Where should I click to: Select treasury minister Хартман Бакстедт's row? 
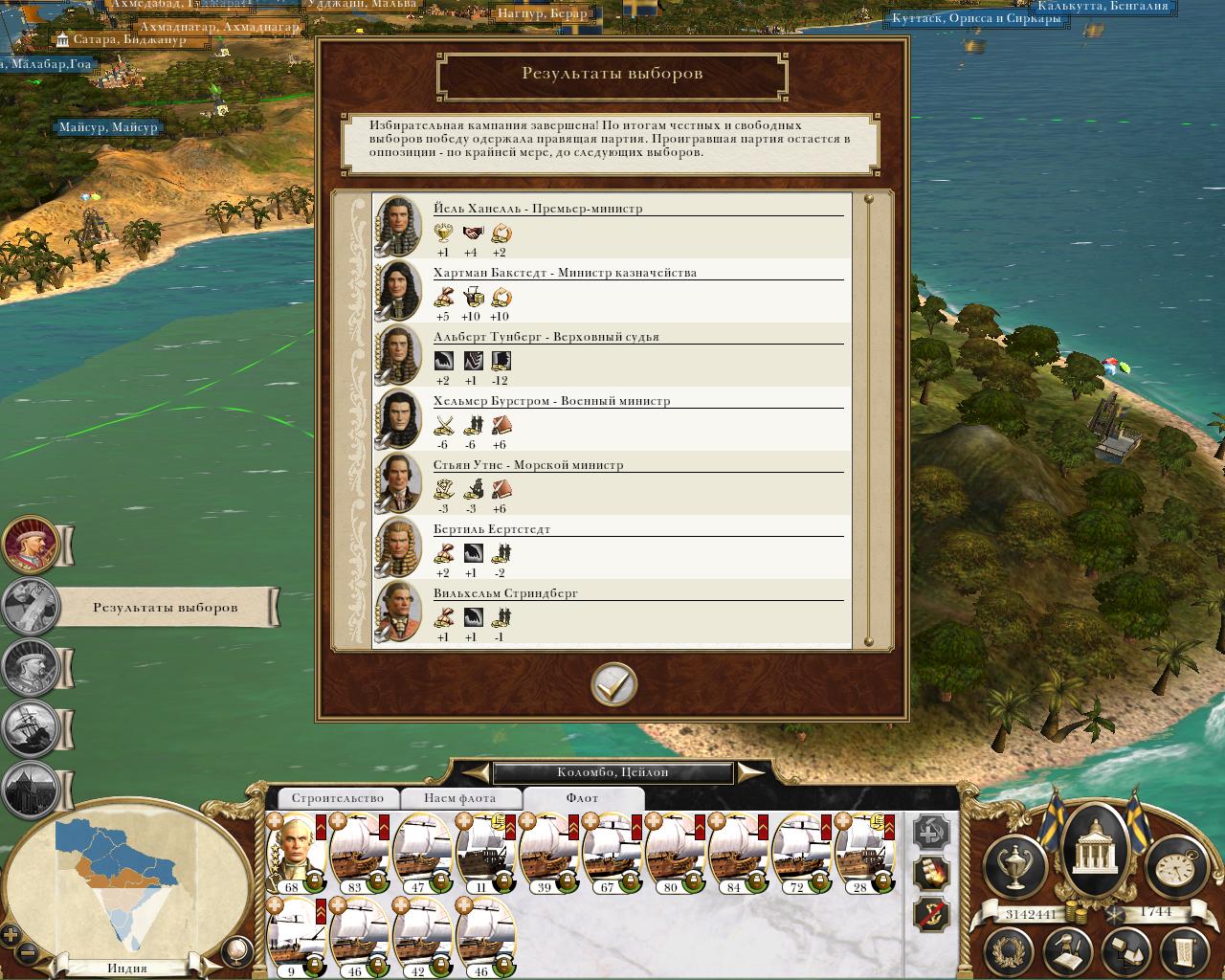(612, 291)
